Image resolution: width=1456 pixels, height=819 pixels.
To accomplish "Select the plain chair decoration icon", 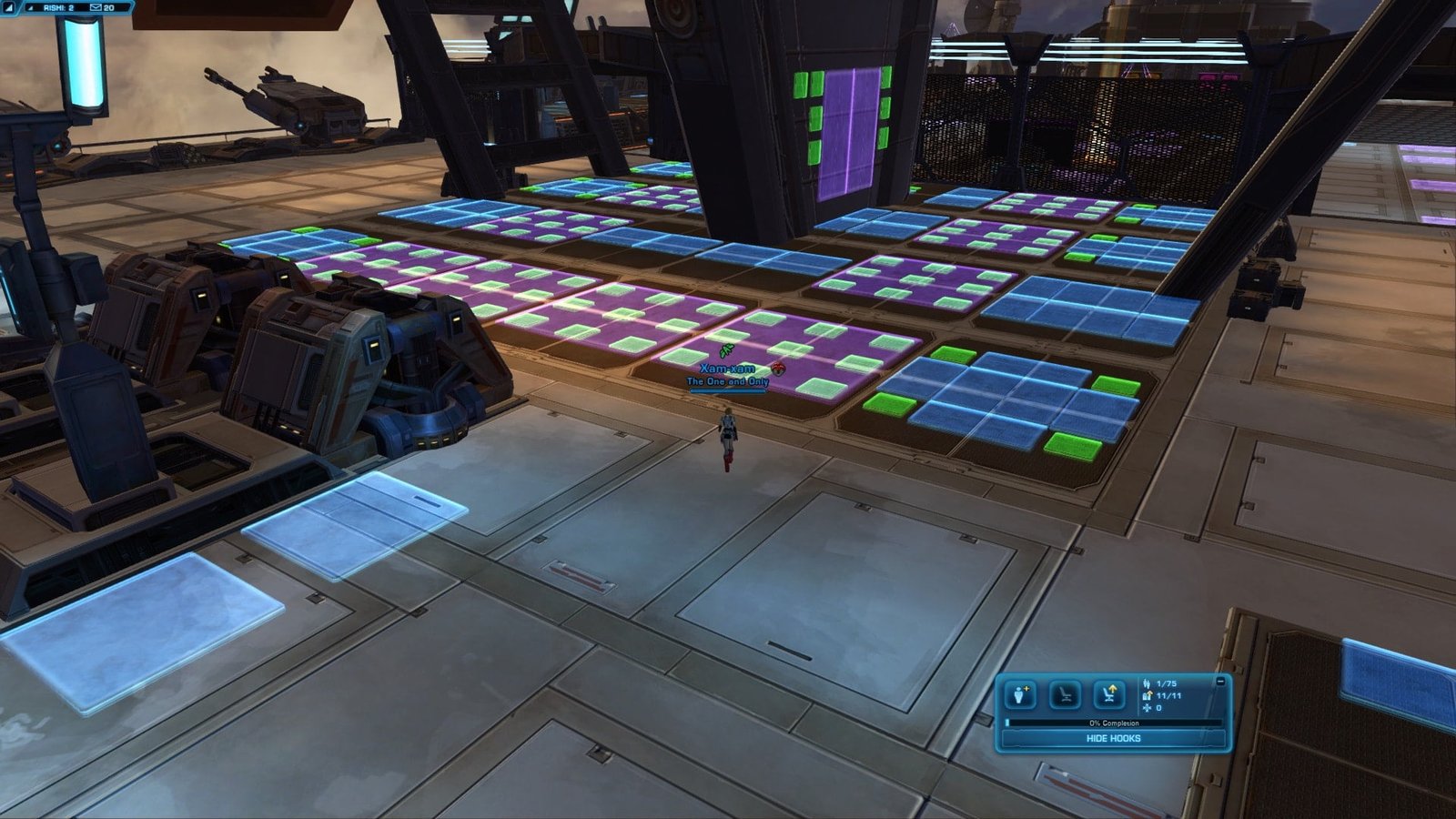I will point(1065,695).
